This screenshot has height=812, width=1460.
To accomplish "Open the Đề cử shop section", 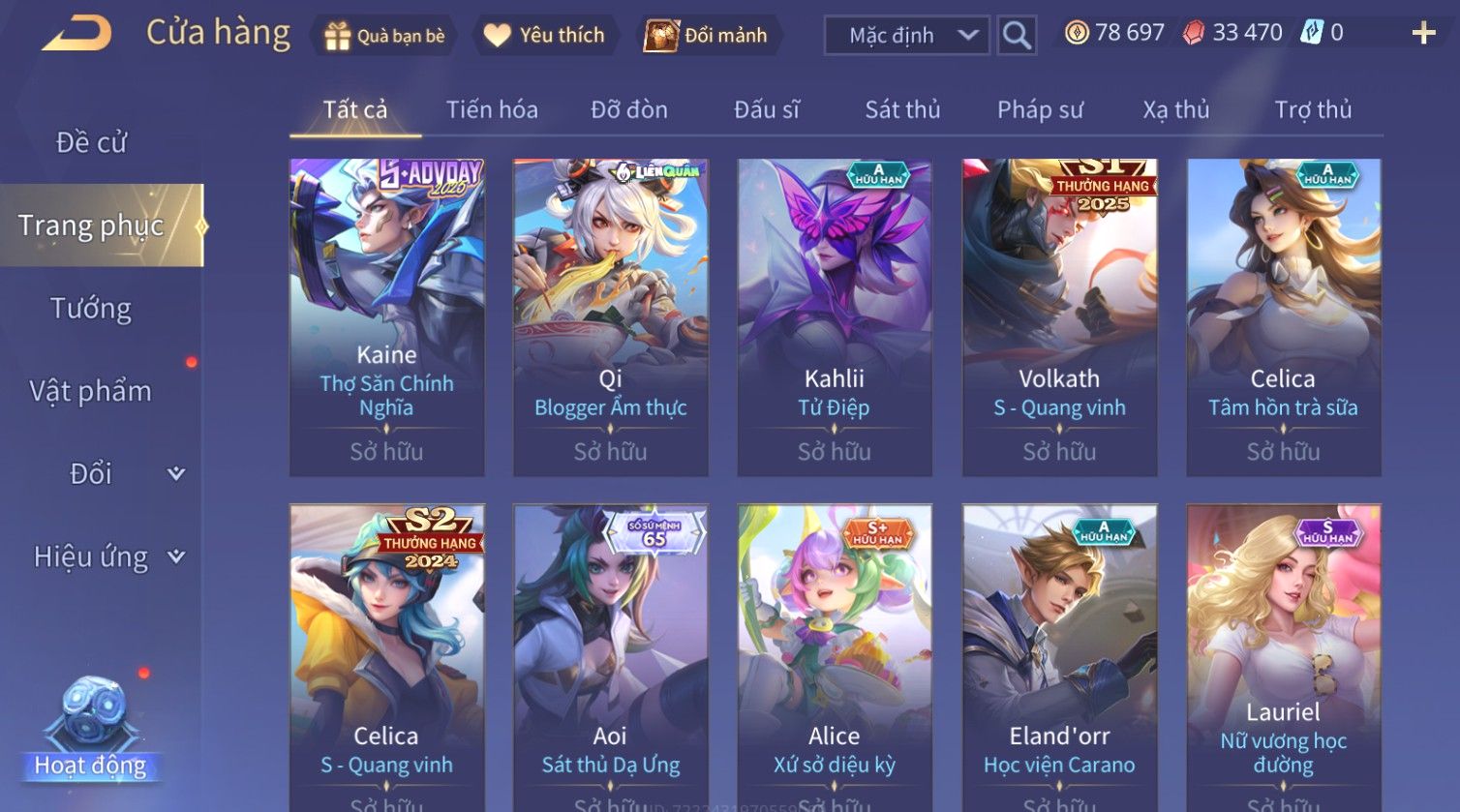I will tap(91, 142).
